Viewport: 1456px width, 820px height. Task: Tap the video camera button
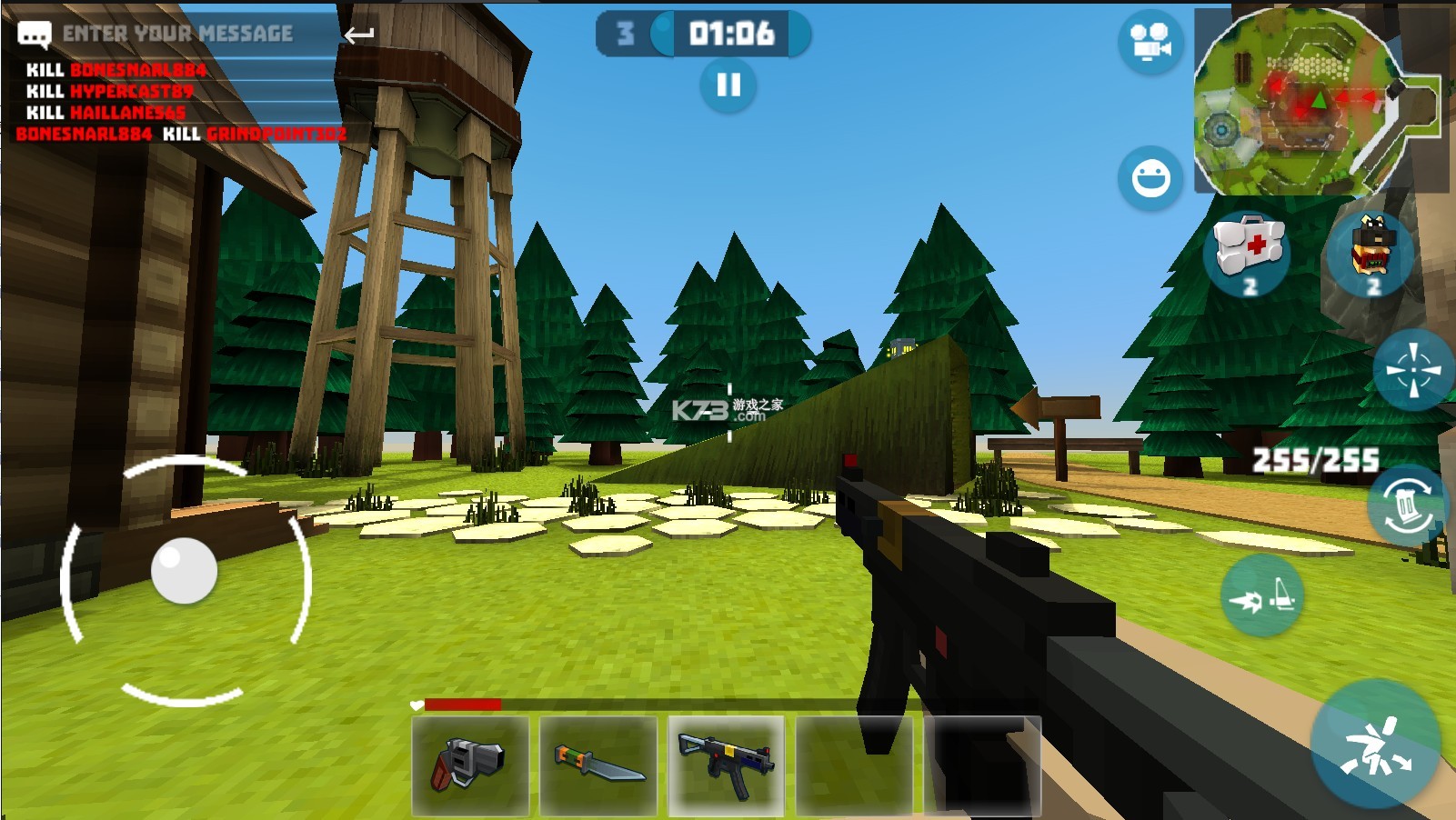(x=1150, y=43)
